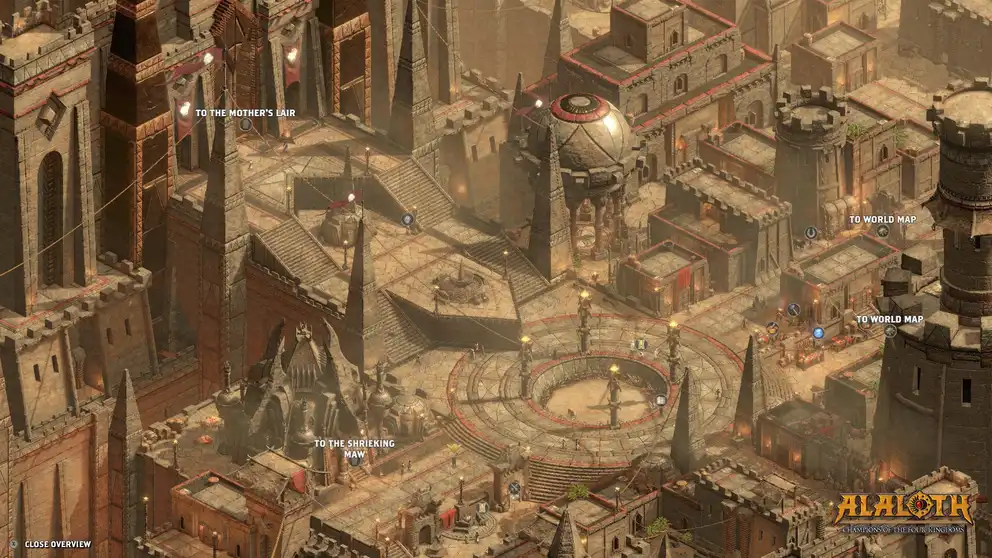
Task: Select the To the Mother's Lair marker
Action: (x=245, y=125)
